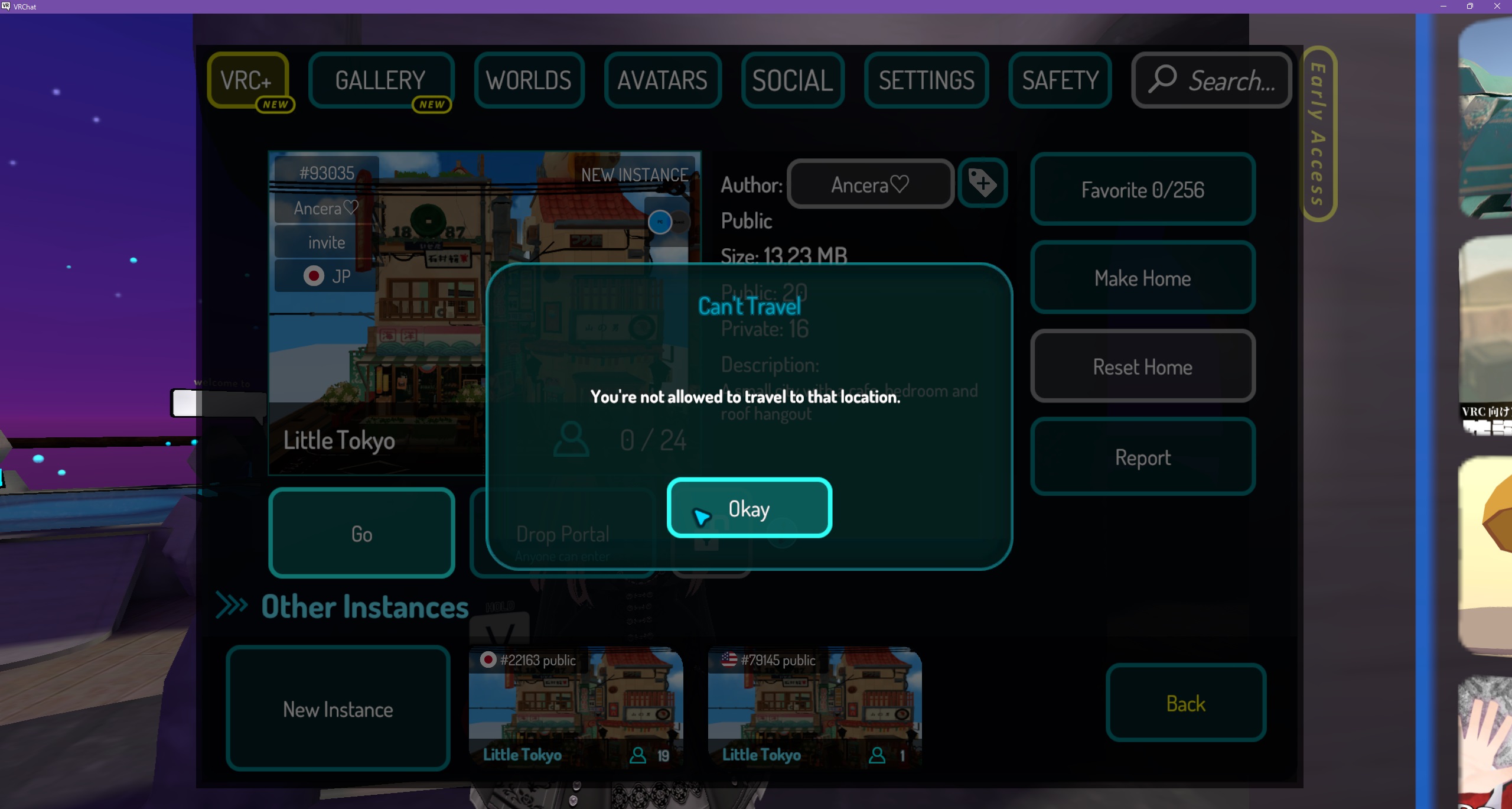Screen dimensions: 1512x809
Task: Open author Ancera's profile button
Action: (870, 184)
